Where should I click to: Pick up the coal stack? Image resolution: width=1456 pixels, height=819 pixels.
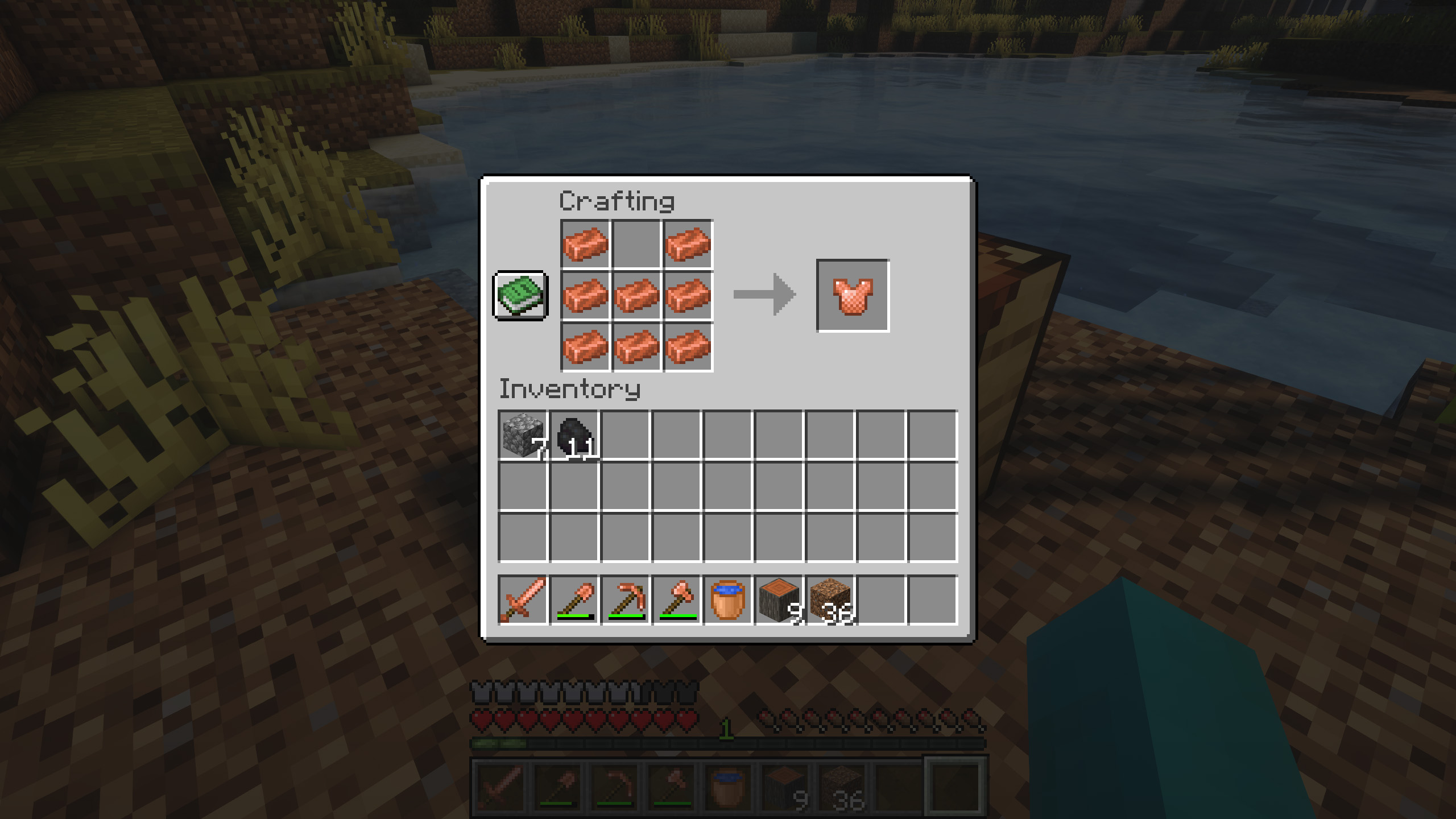574,435
